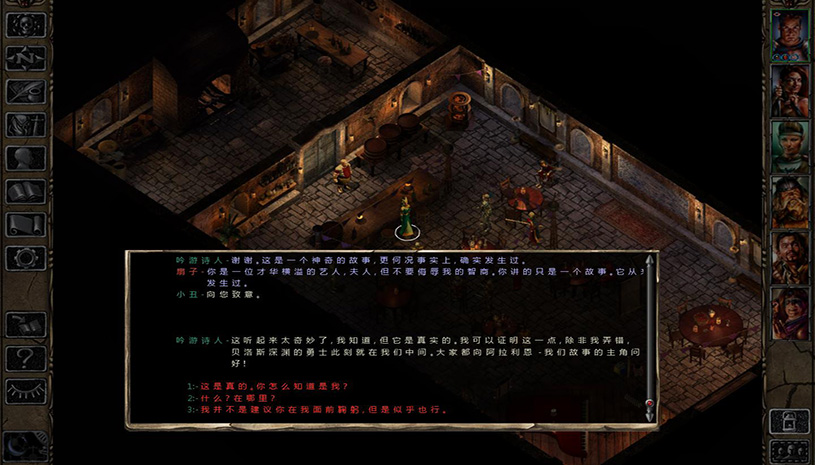815x465 pixels.
Task: Click the closed-eye rest button
Action: pyautogui.click(x=26, y=389)
